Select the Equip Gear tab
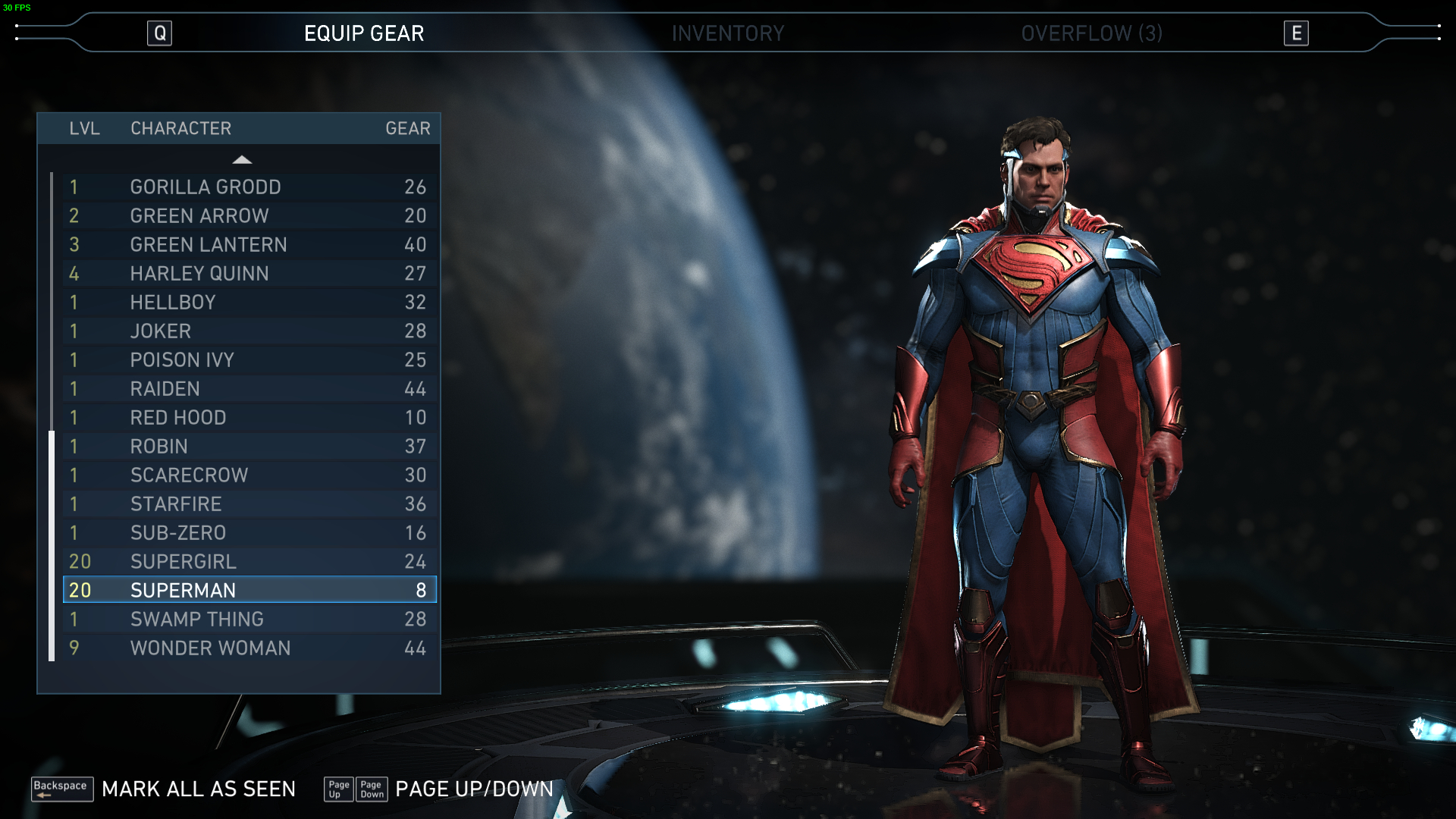 coord(364,33)
